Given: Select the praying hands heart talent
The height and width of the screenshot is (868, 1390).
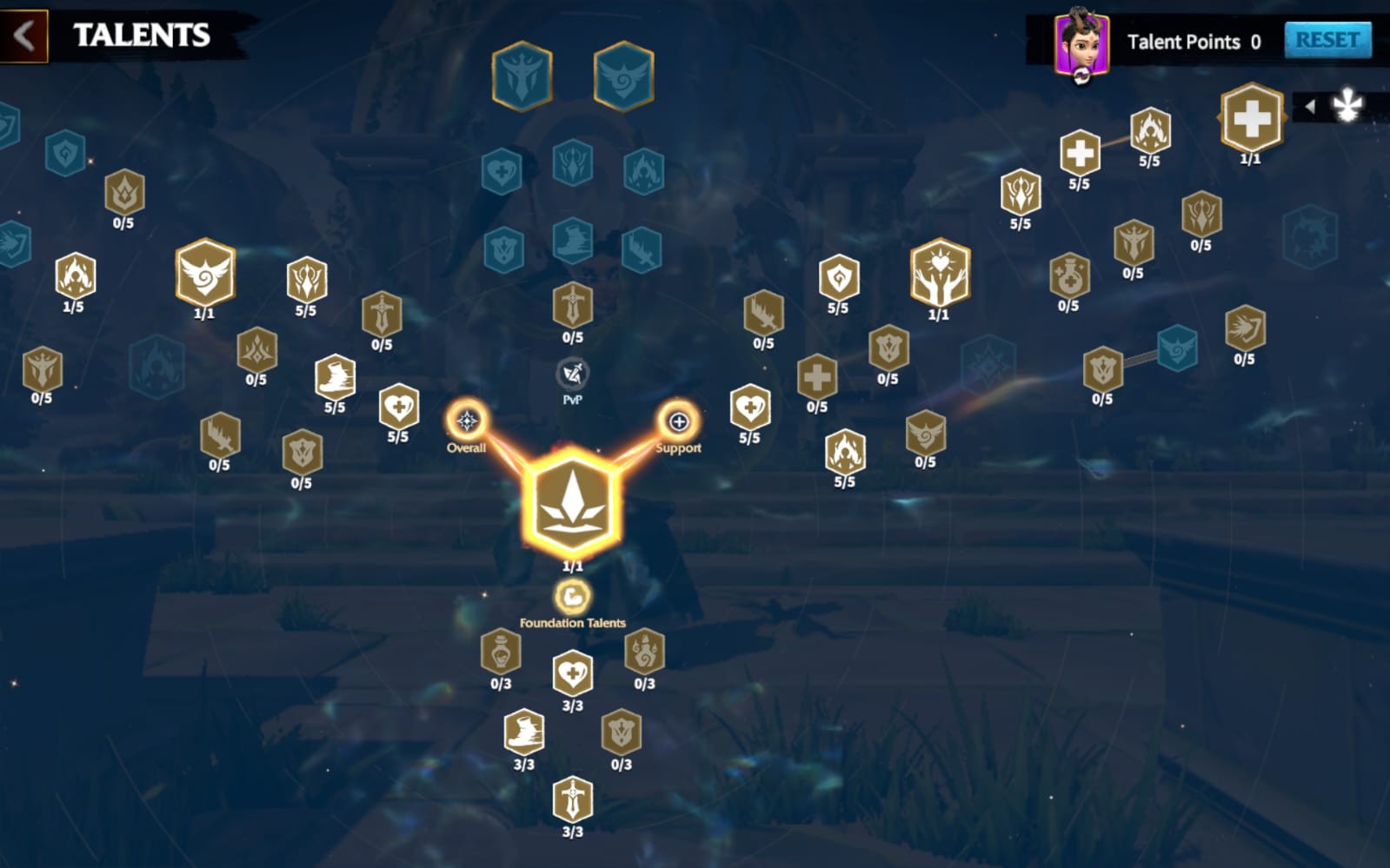Looking at the screenshot, I should [940, 272].
